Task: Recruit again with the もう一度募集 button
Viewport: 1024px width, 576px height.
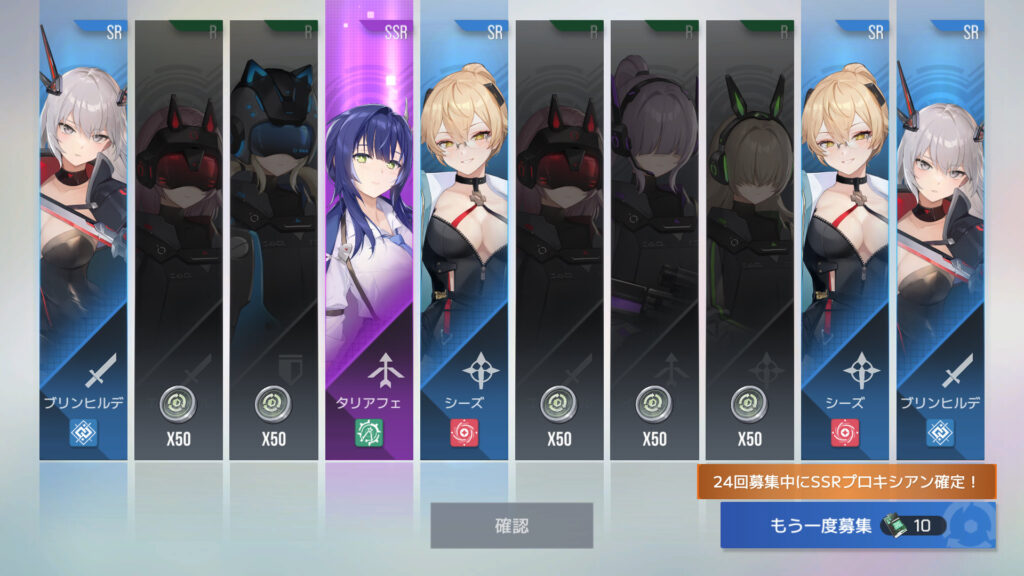Action: (x=857, y=526)
